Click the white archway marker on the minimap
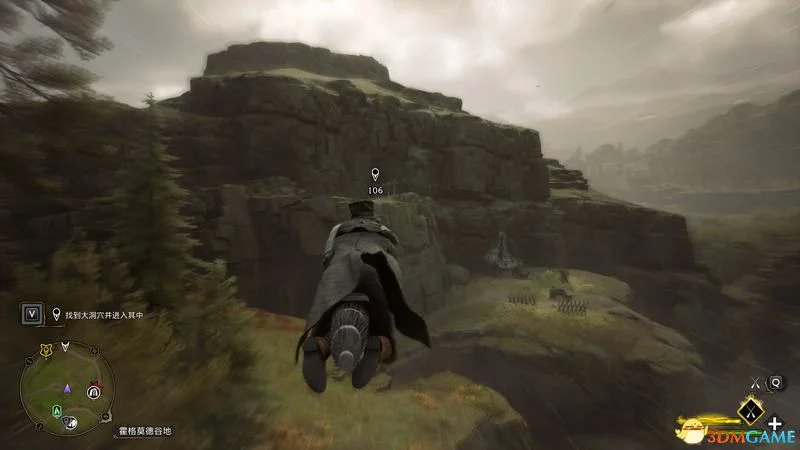 pos(93,392)
